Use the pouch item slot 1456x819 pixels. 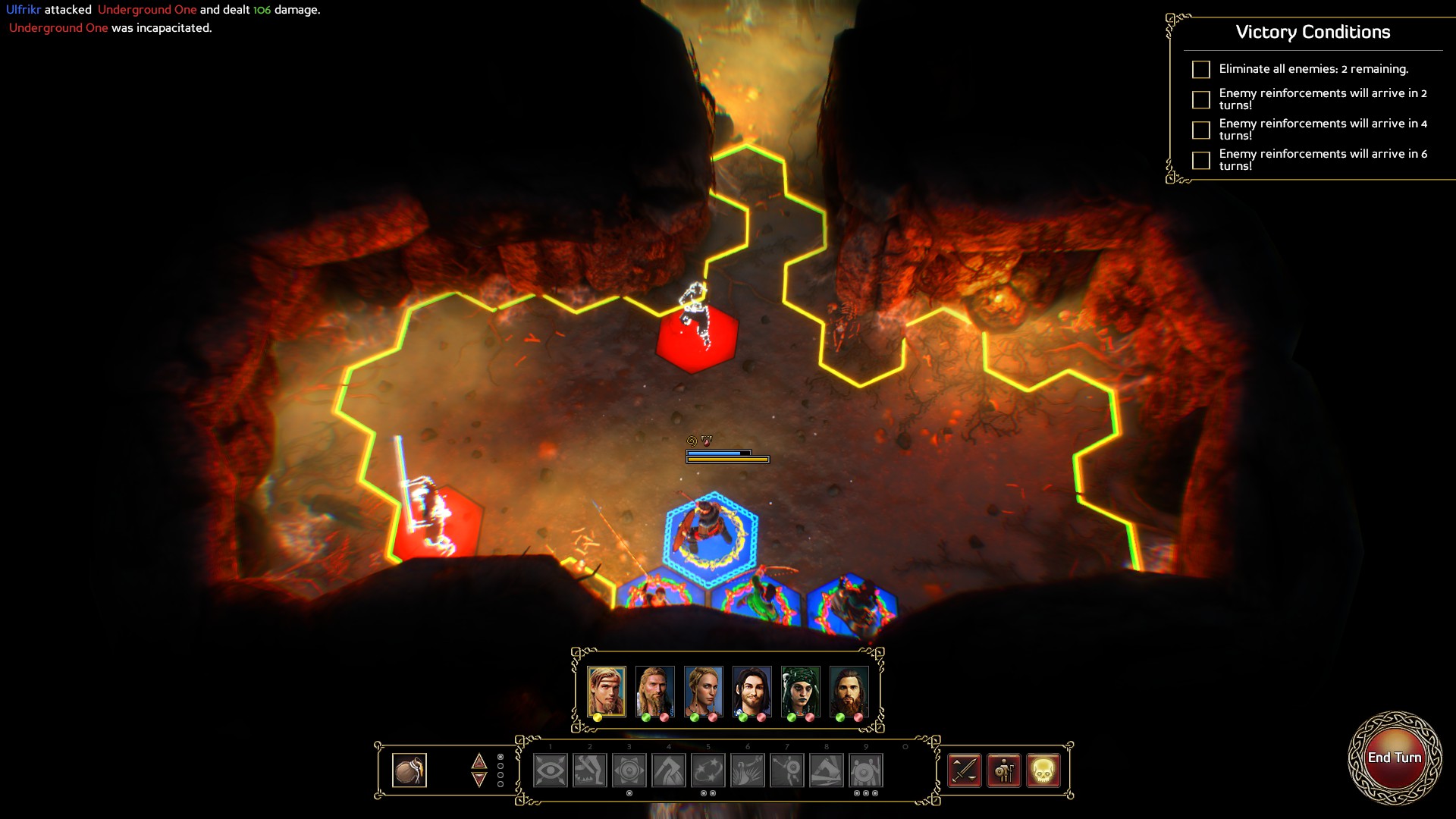(409, 770)
